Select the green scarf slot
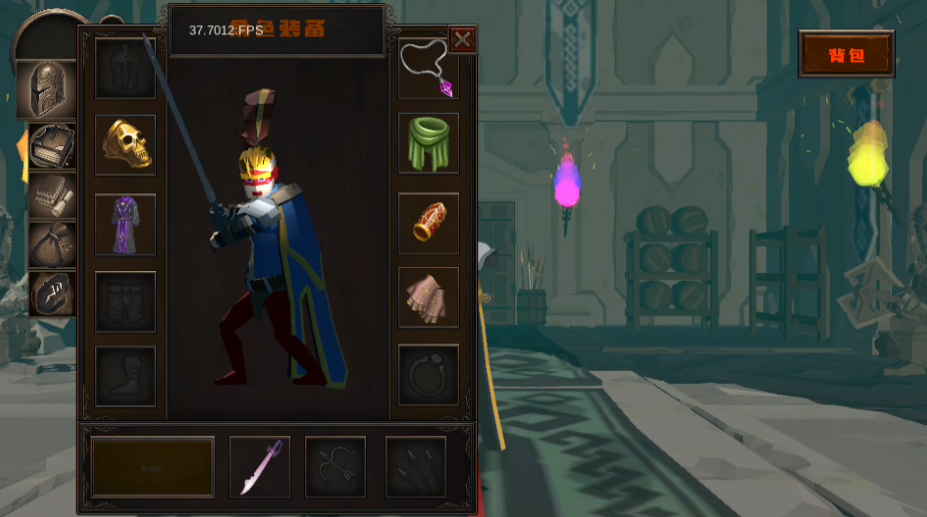927x517 pixels. tap(428, 143)
